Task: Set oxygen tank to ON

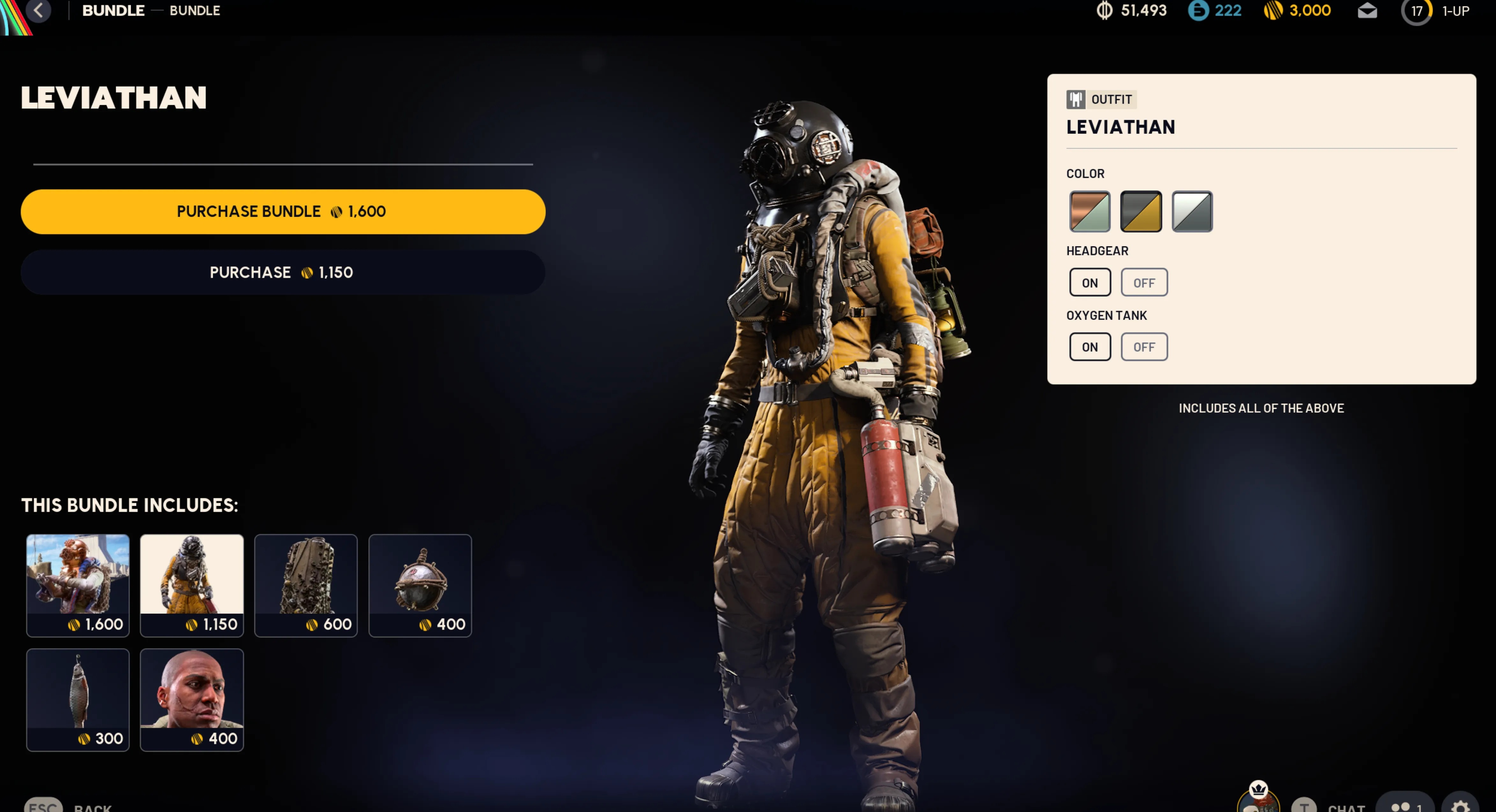Action: pyautogui.click(x=1089, y=346)
